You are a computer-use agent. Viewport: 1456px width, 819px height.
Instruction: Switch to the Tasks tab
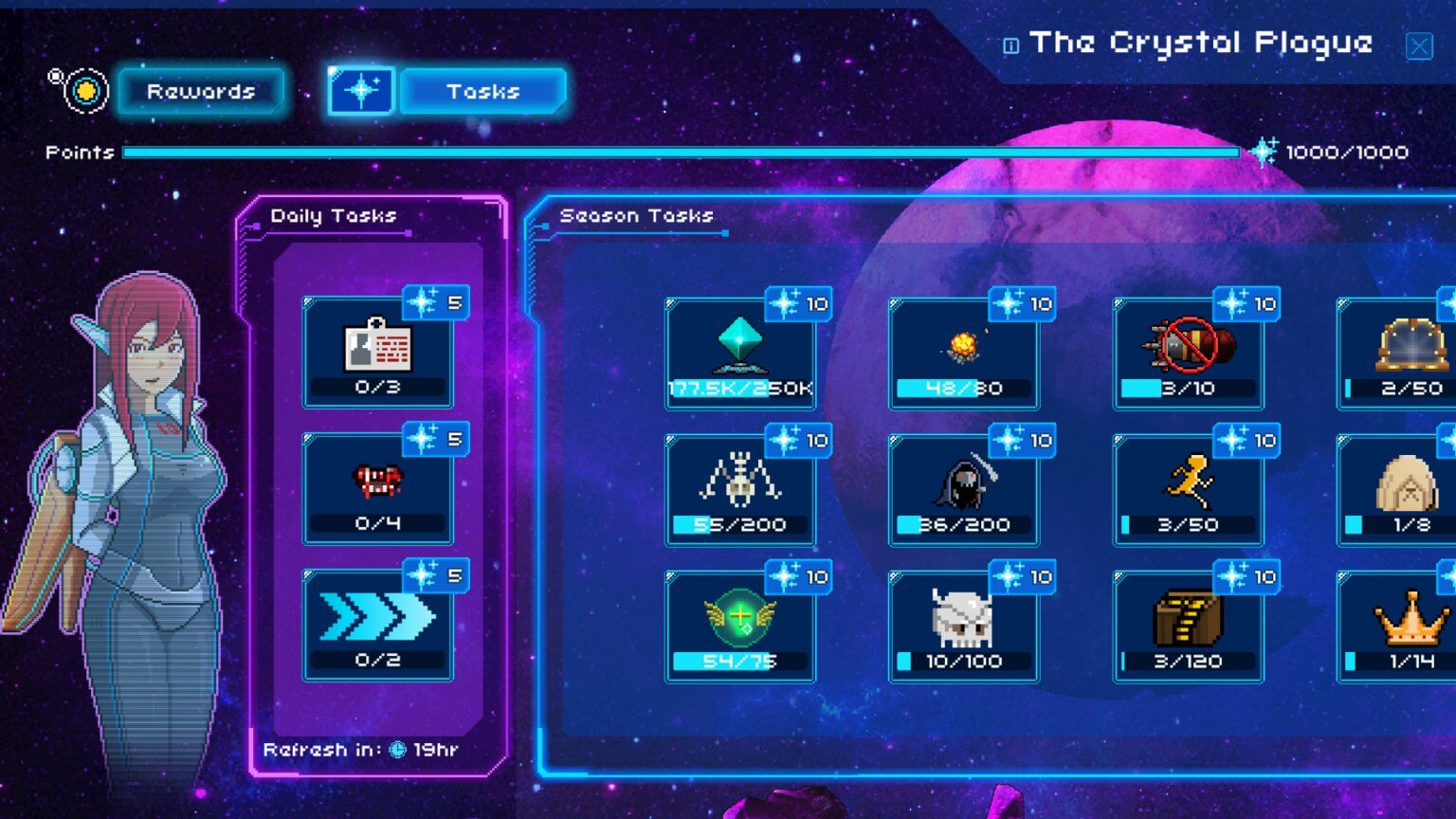click(482, 91)
